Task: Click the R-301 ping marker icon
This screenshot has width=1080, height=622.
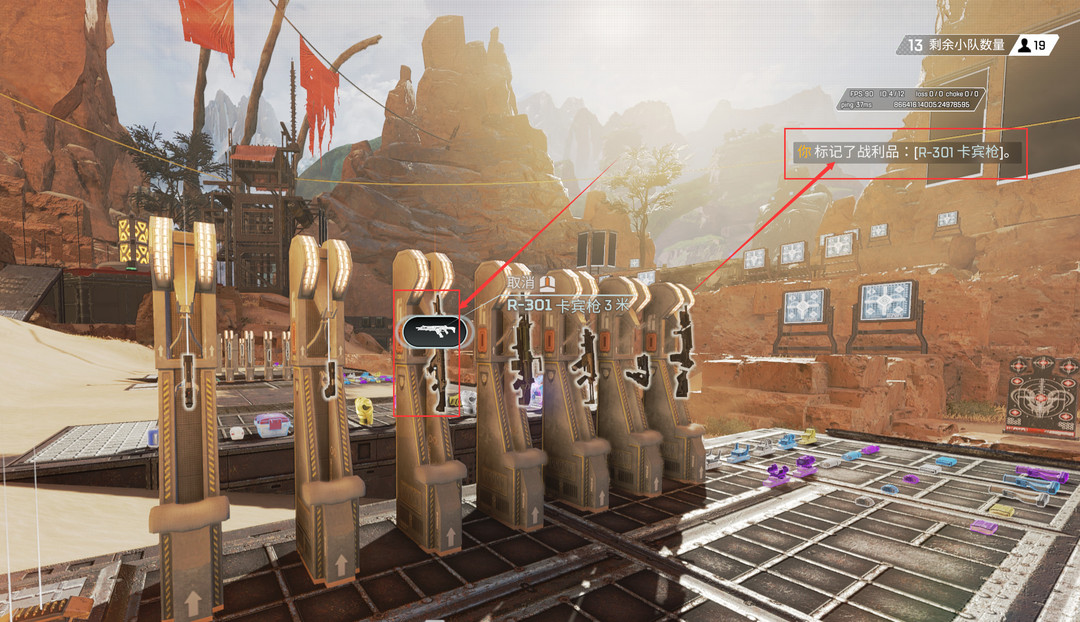Action: [433, 330]
